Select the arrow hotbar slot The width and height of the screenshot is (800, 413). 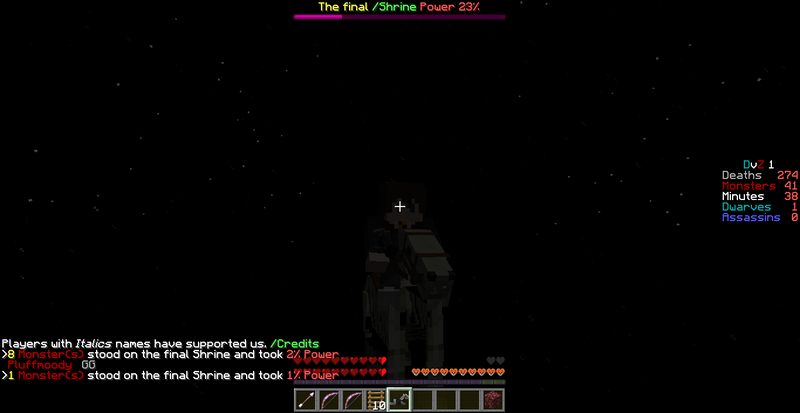(x=307, y=400)
